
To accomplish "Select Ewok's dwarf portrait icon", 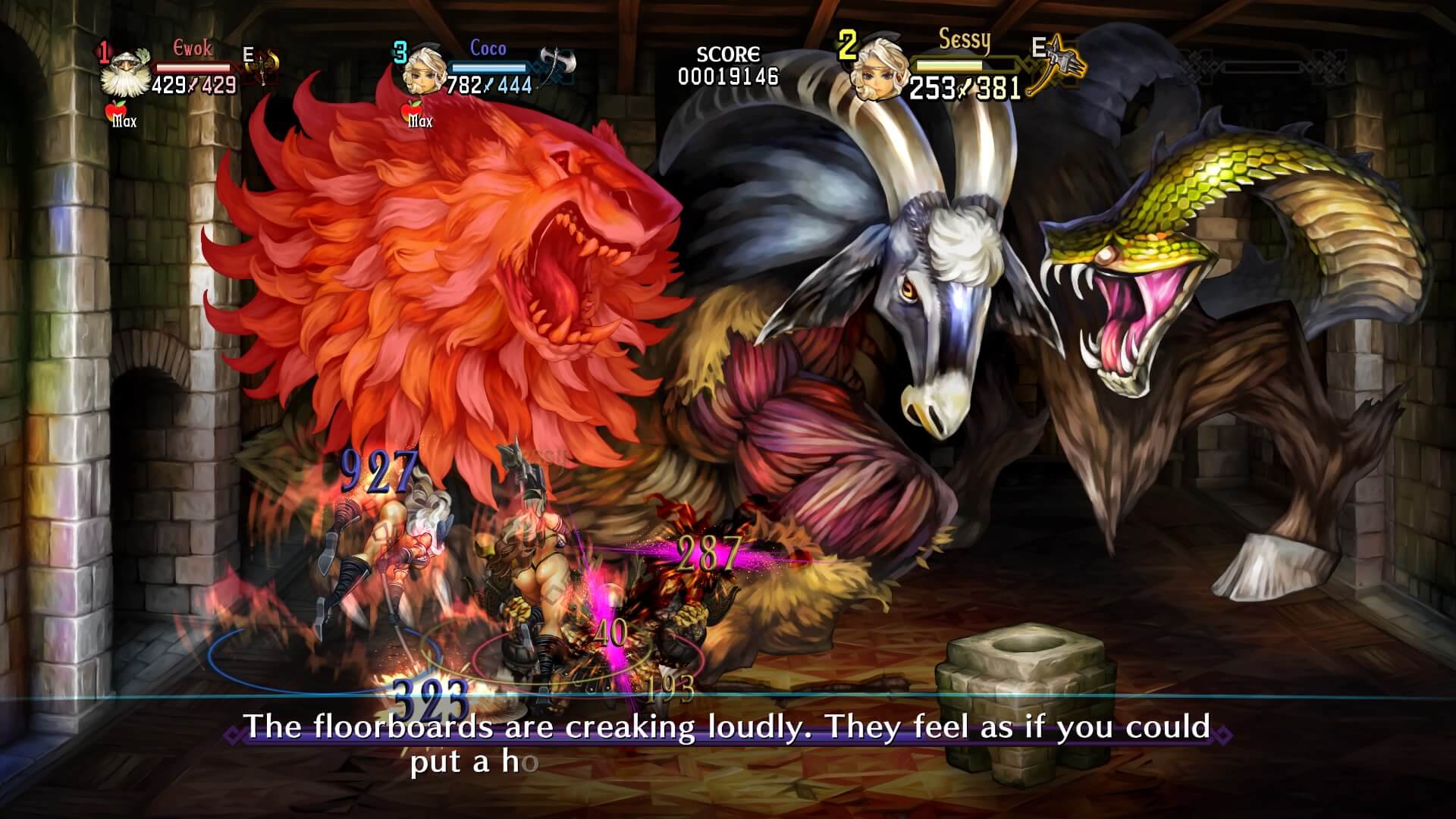I will pyautogui.click(x=126, y=72).
